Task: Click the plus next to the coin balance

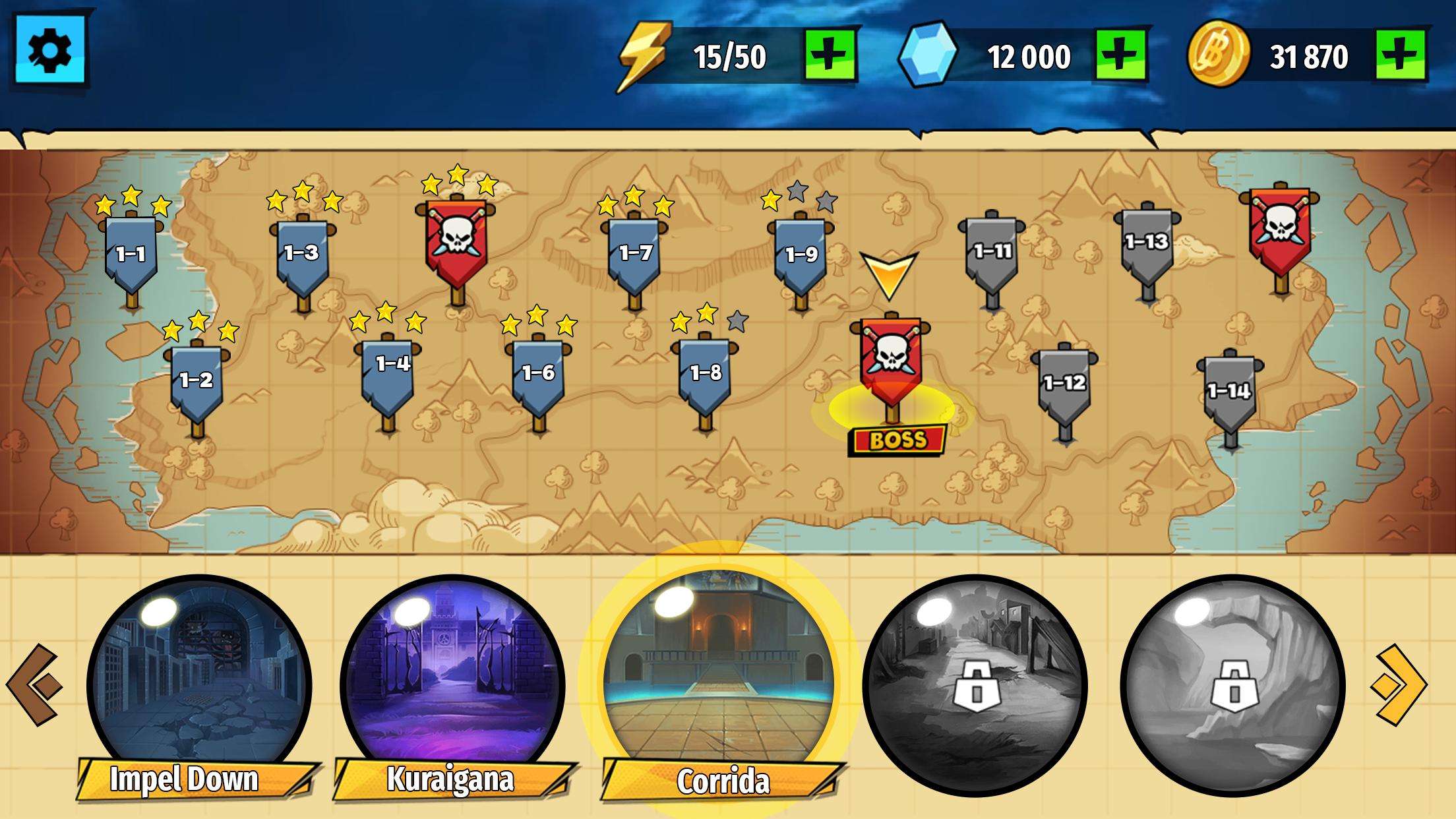Action: [x=1402, y=55]
